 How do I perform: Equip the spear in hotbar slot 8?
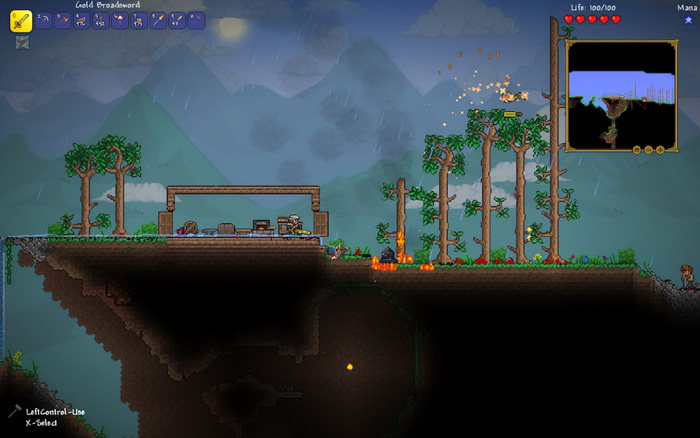pos(157,20)
